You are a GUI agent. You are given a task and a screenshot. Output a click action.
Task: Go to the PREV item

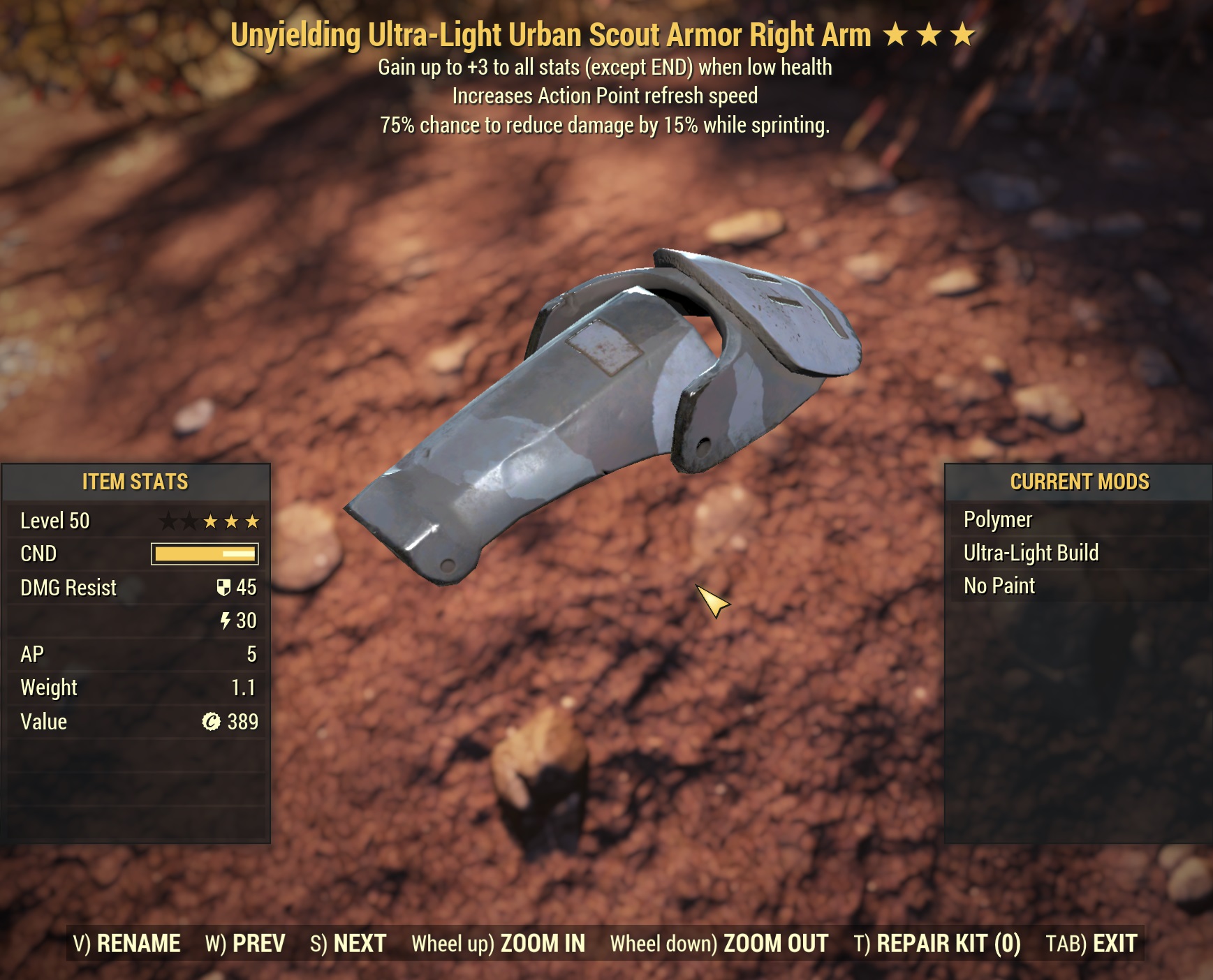(245, 944)
